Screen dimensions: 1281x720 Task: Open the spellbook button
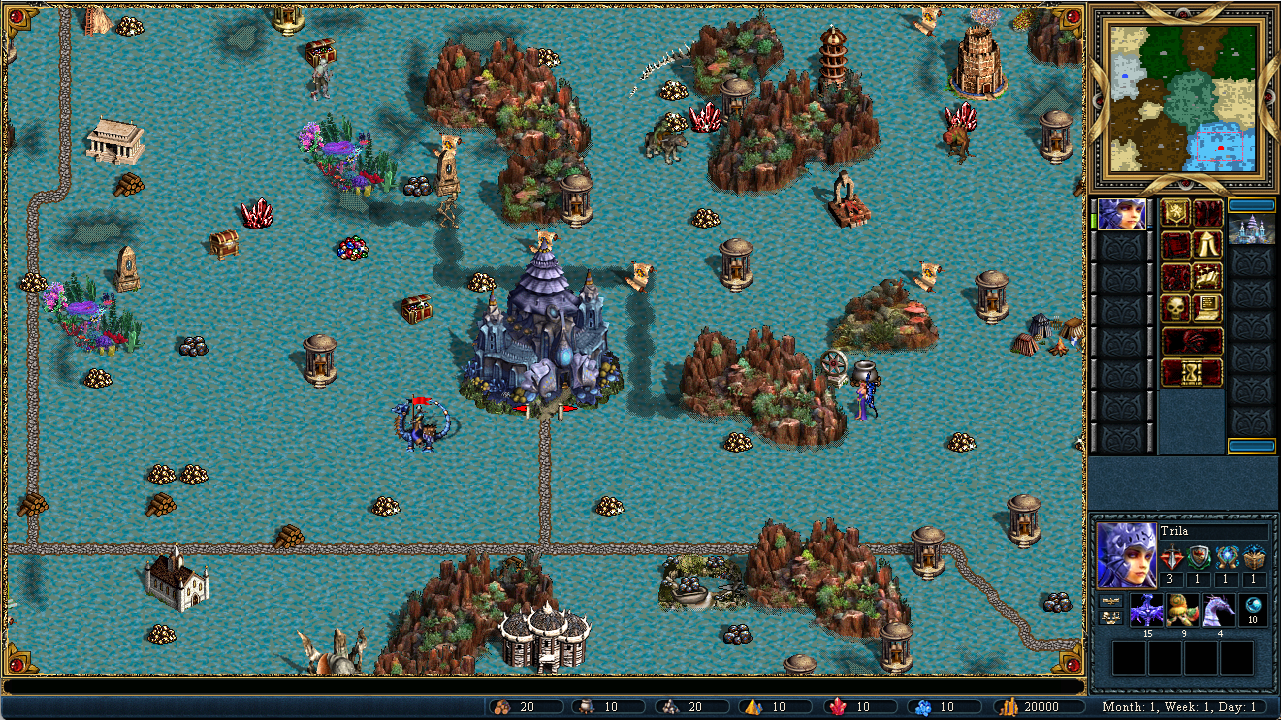click(x=1209, y=276)
